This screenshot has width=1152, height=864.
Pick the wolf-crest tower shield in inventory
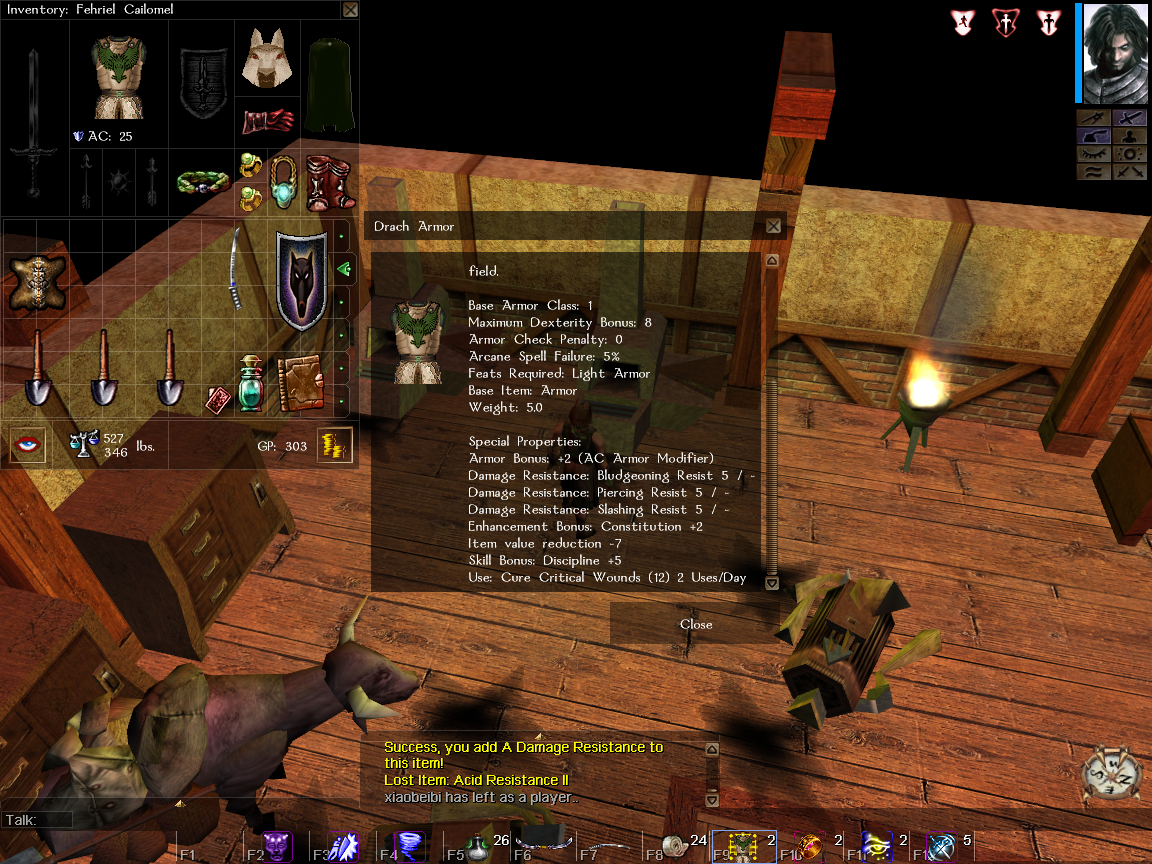pyautogui.click(x=300, y=280)
